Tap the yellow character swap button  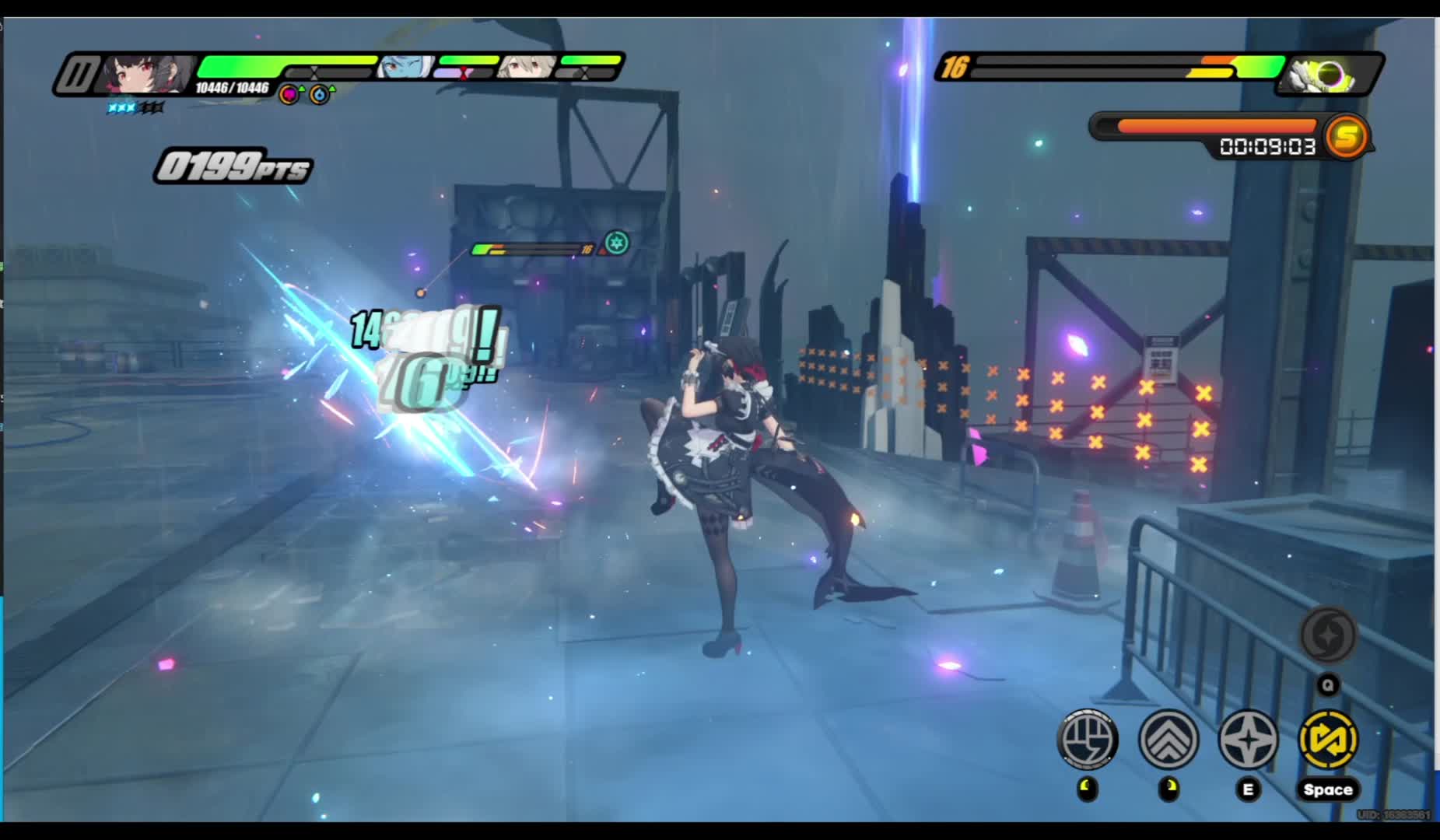[x=1329, y=739]
